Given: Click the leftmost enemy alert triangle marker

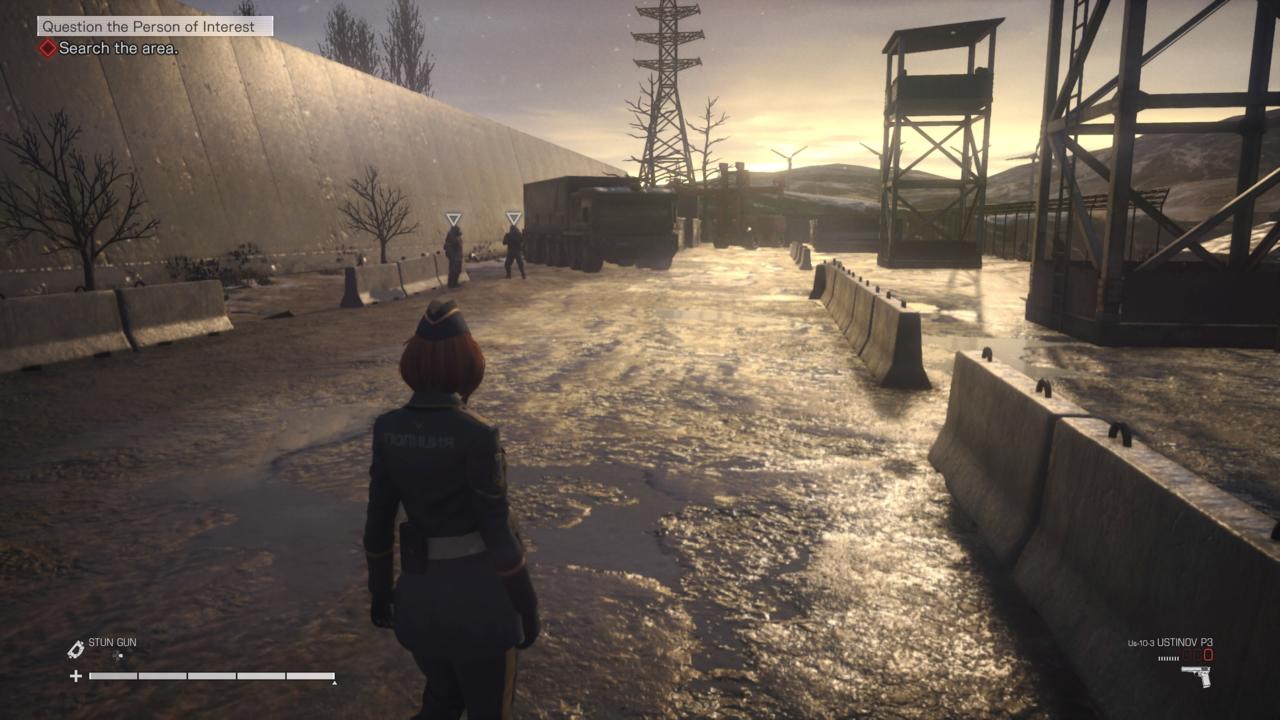Looking at the screenshot, I should click(x=453, y=216).
